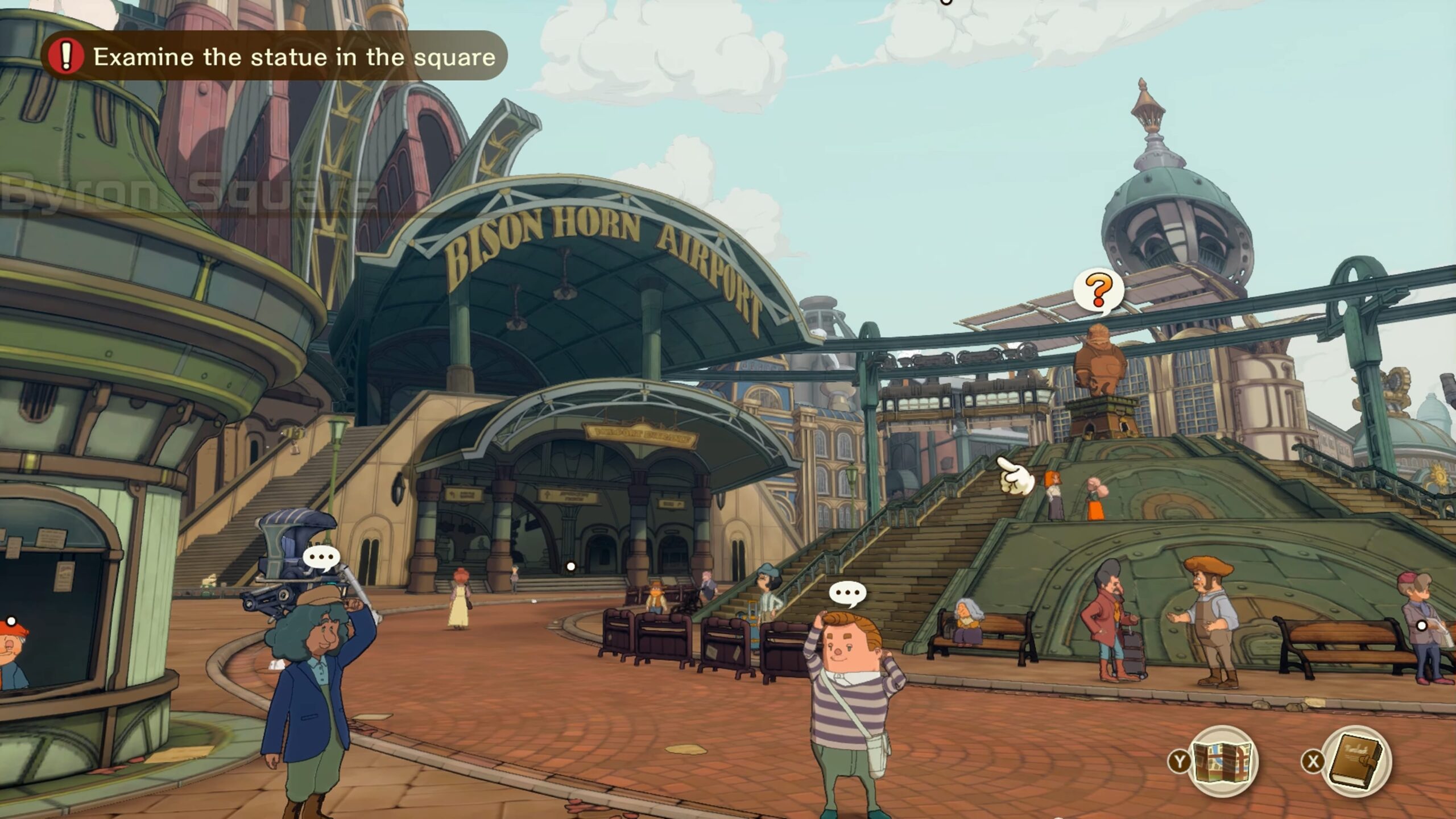Viewport: 1456px width, 819px height.
Task: Select the white dot marker at the airport entrance
Action: [571, 566]
